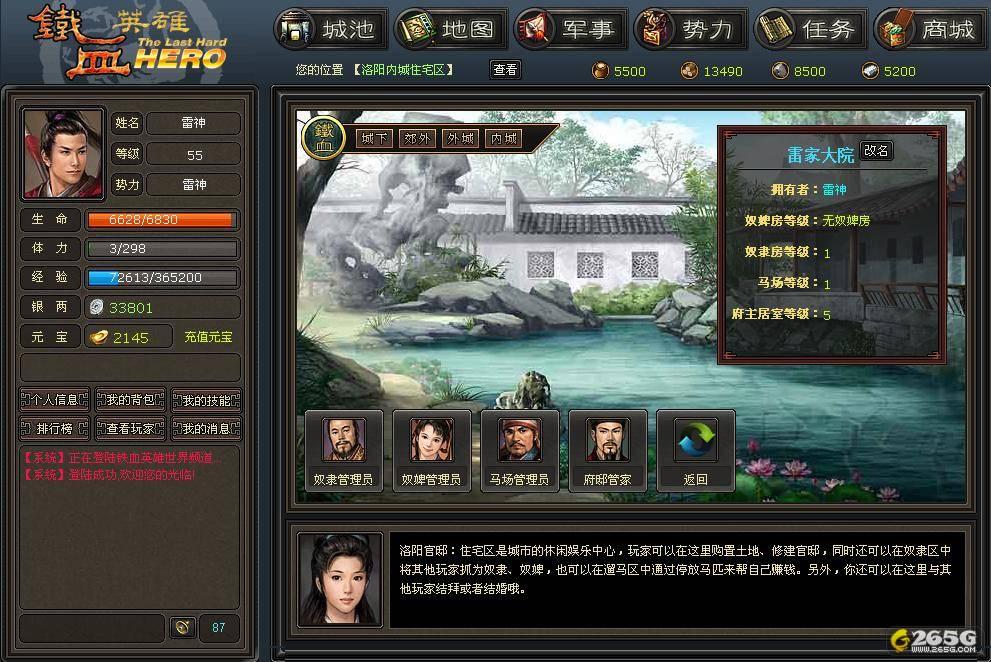The height and width of the screenshot is (662, 991).
Task: Open the 势力 faction menu
Action: [x=691, y=30]
